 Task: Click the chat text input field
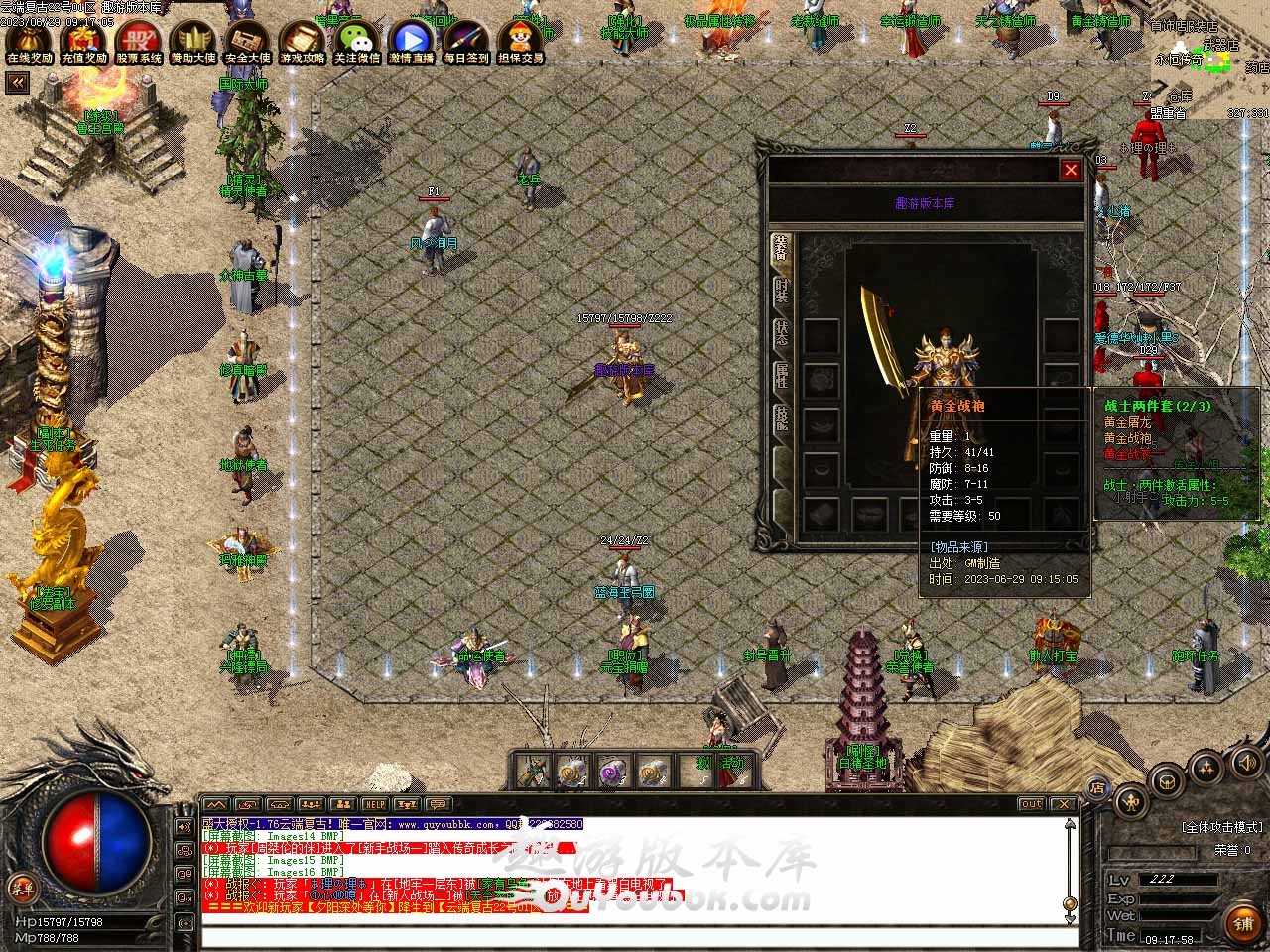[x=635, y=936]
